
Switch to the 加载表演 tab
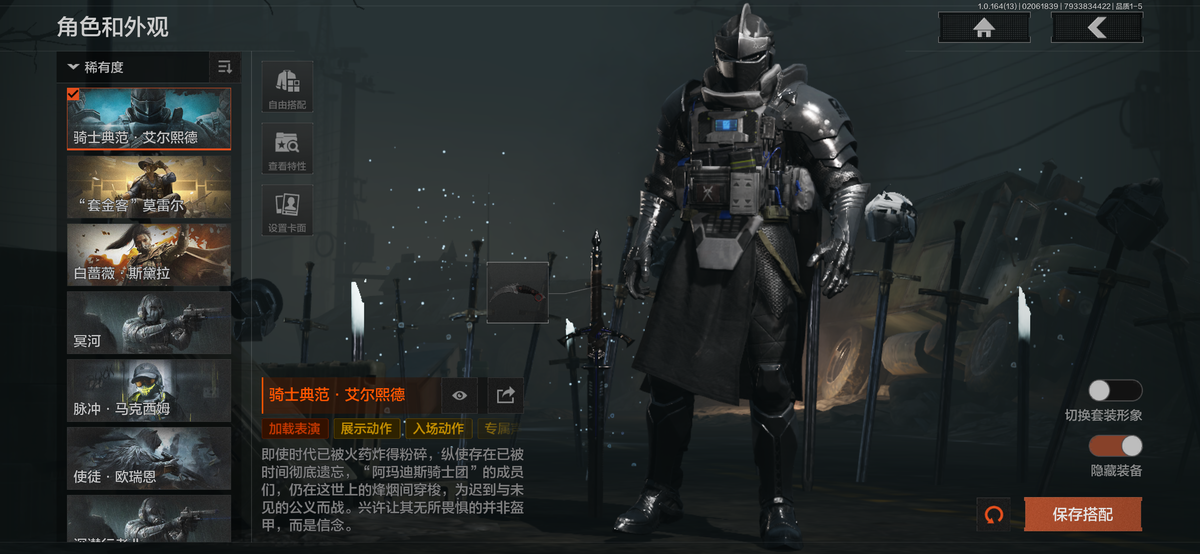point(295,429)
